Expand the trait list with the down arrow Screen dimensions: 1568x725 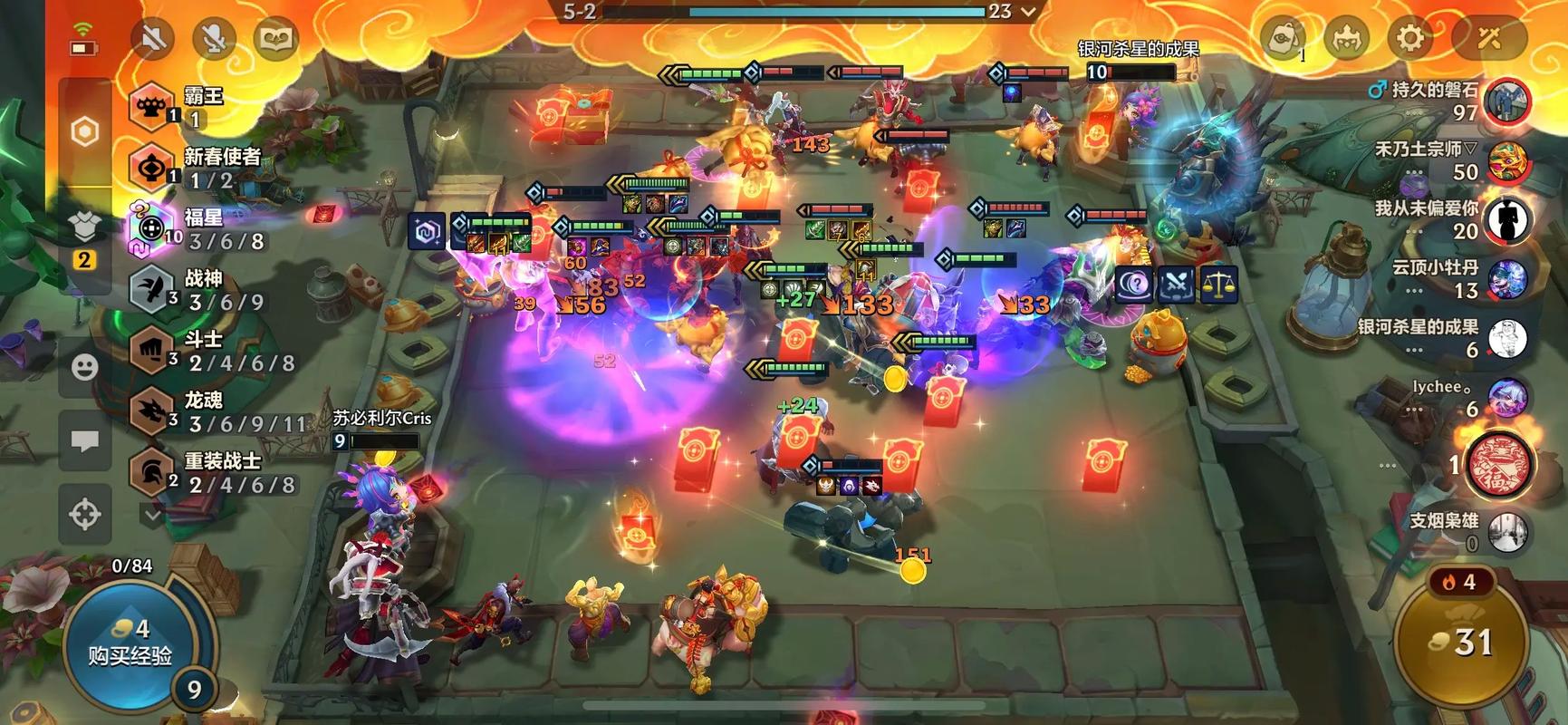coord(152,515)
